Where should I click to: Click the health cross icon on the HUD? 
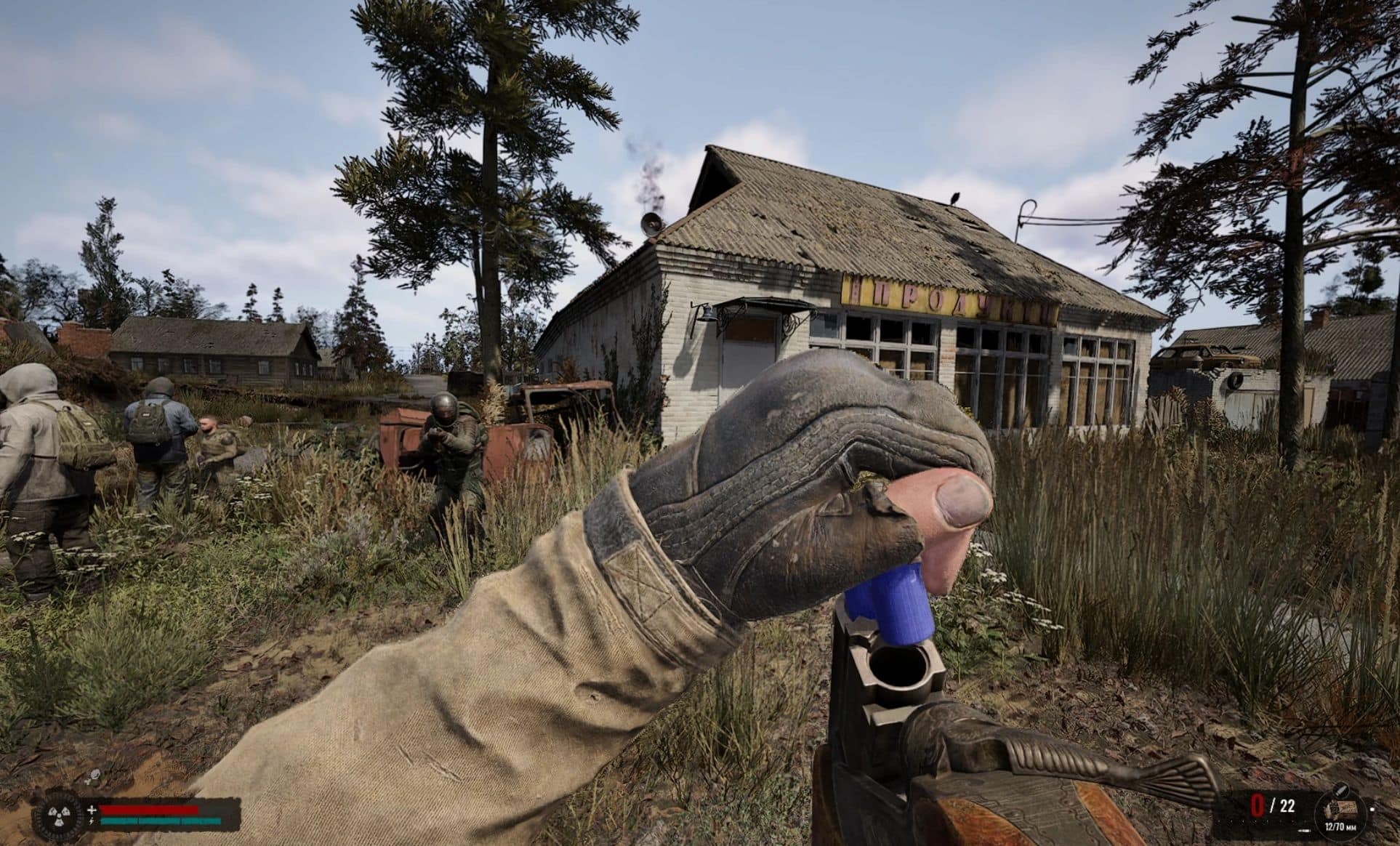92,809
